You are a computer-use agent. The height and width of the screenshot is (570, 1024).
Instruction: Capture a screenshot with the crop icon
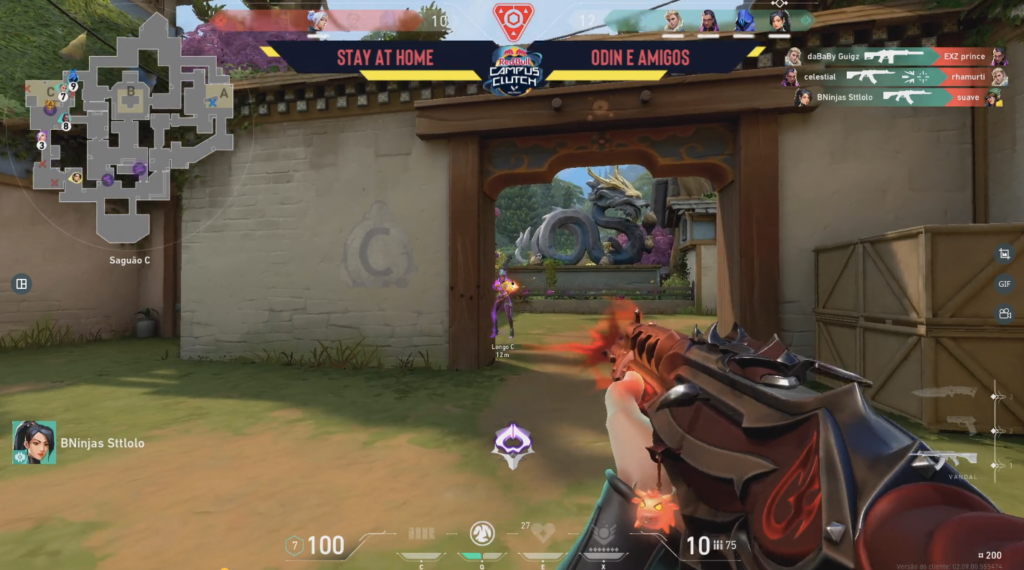click(x=1004, y=255)
